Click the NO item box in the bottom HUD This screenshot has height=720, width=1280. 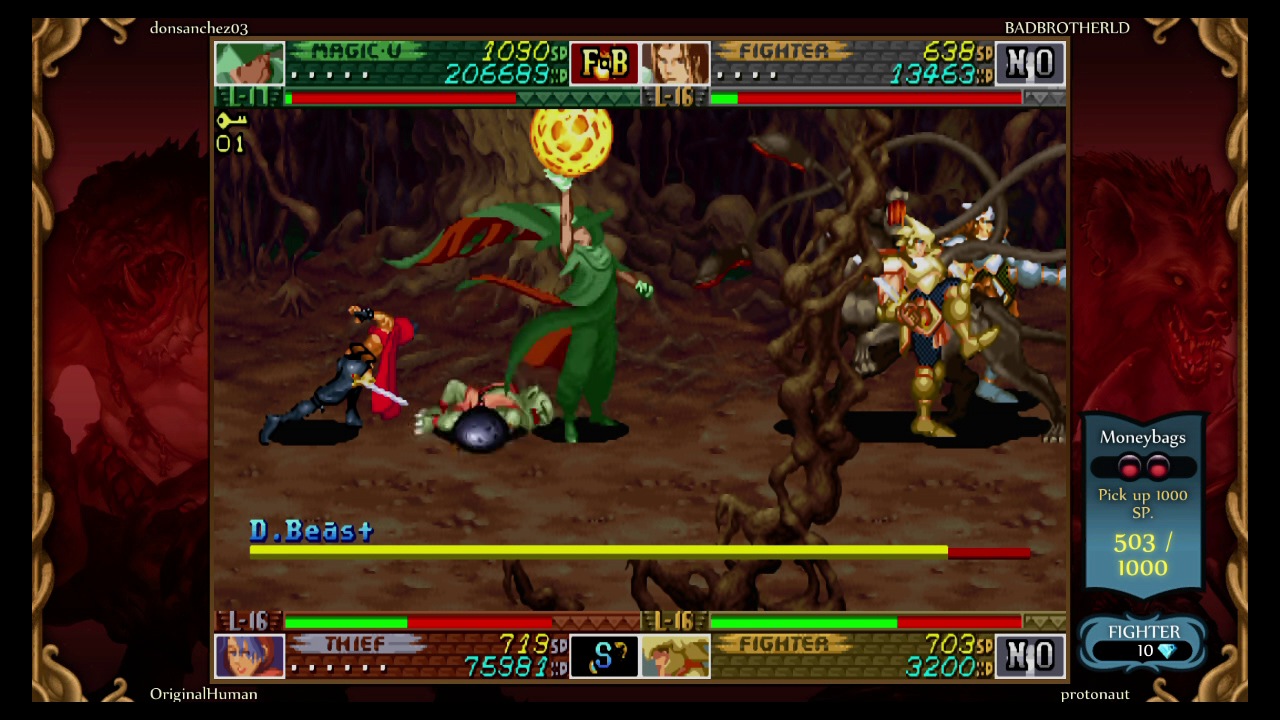[1031, 656]
